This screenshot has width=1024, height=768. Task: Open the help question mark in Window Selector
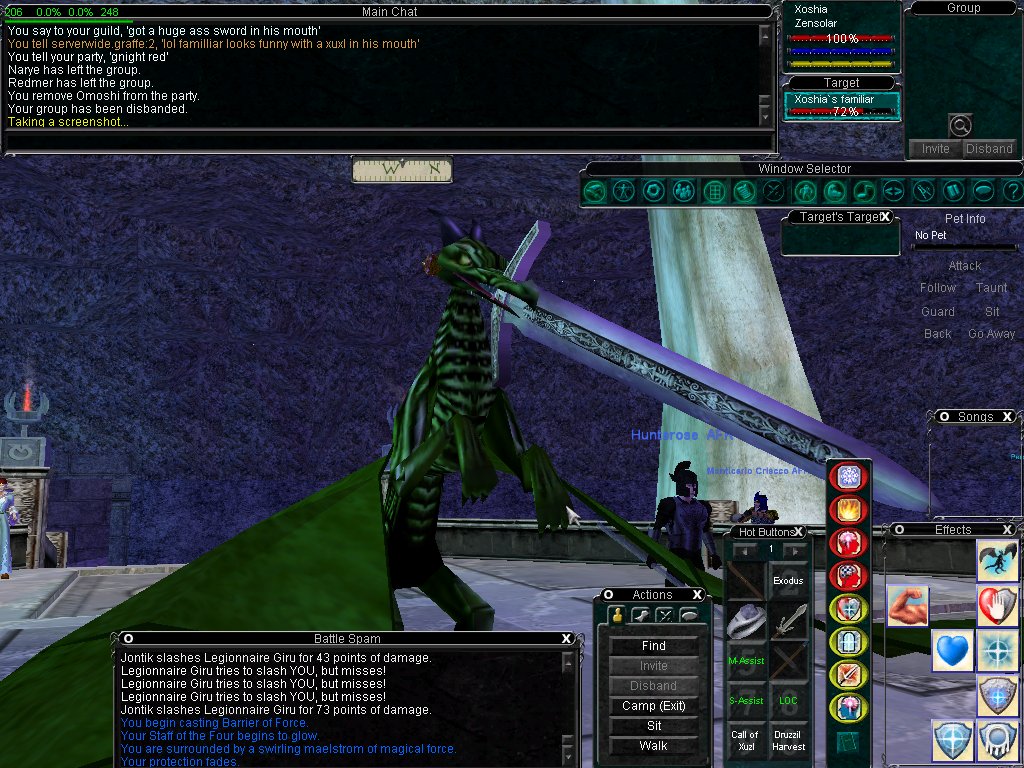(1012, 190)
